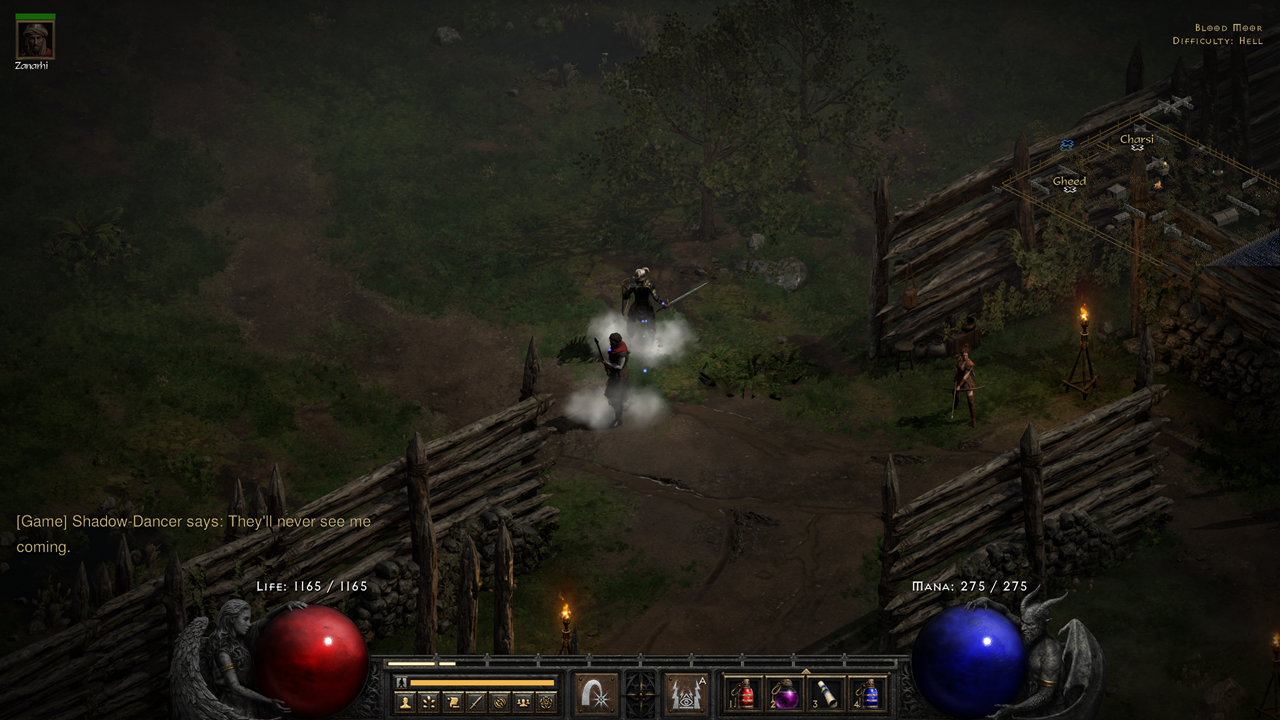Viewport: 1280px width, 720px height.
Task: Open the game menu center cross button
Action: click(x=641, y=695)
